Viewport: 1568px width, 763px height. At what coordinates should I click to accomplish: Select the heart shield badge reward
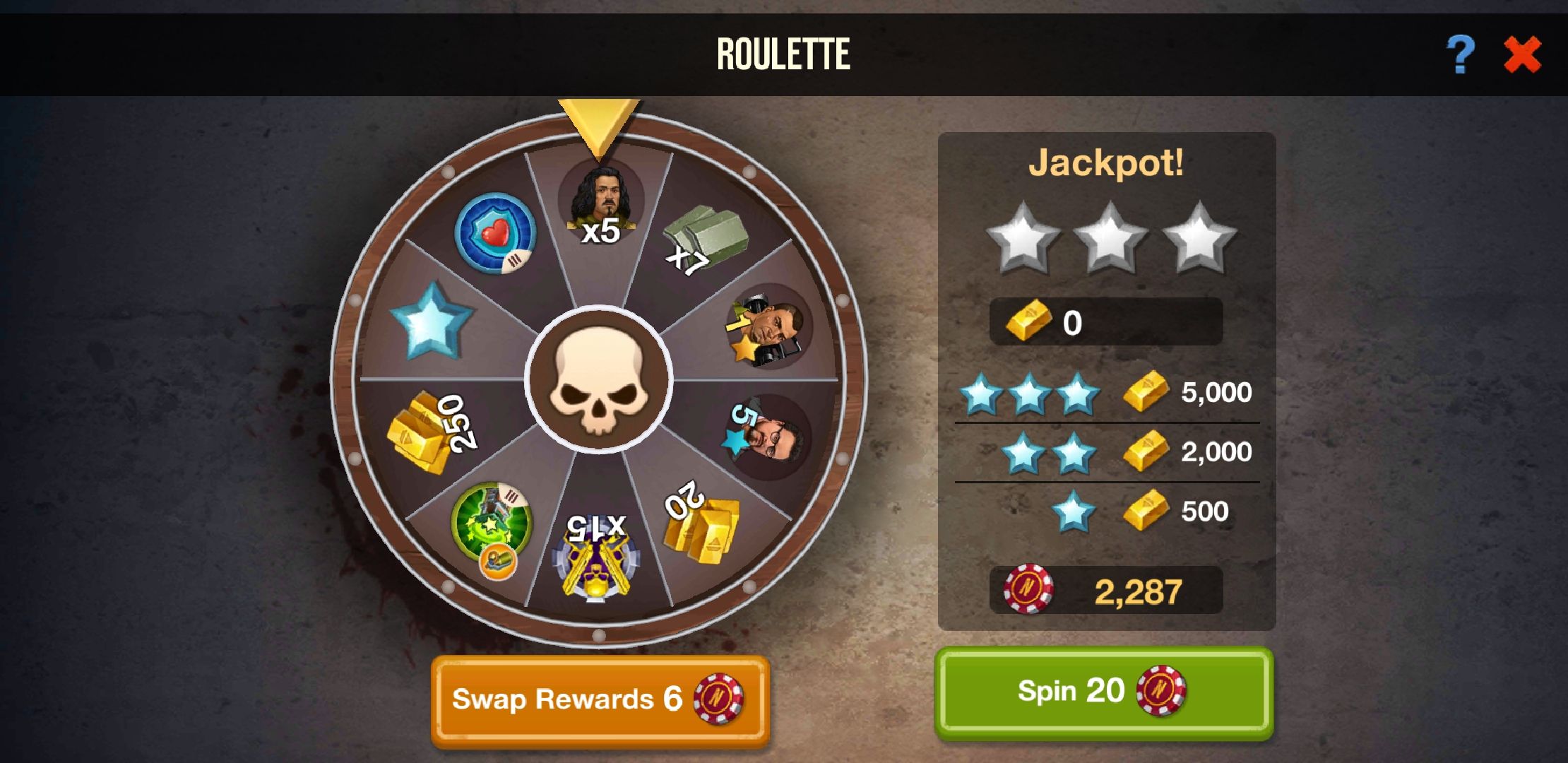click(494, 233)
